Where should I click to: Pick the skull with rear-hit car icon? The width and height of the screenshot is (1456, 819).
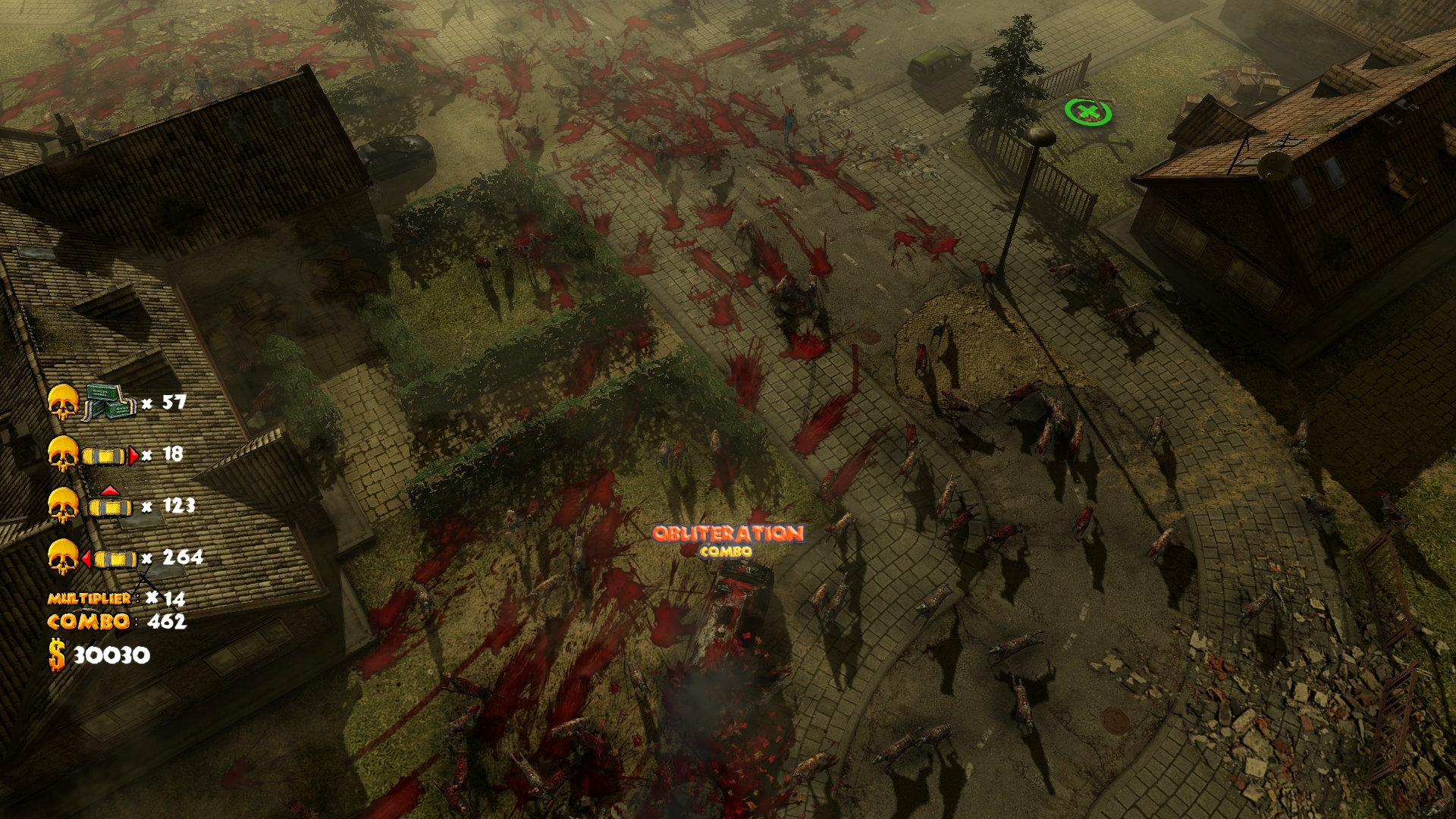coord(93,559)
